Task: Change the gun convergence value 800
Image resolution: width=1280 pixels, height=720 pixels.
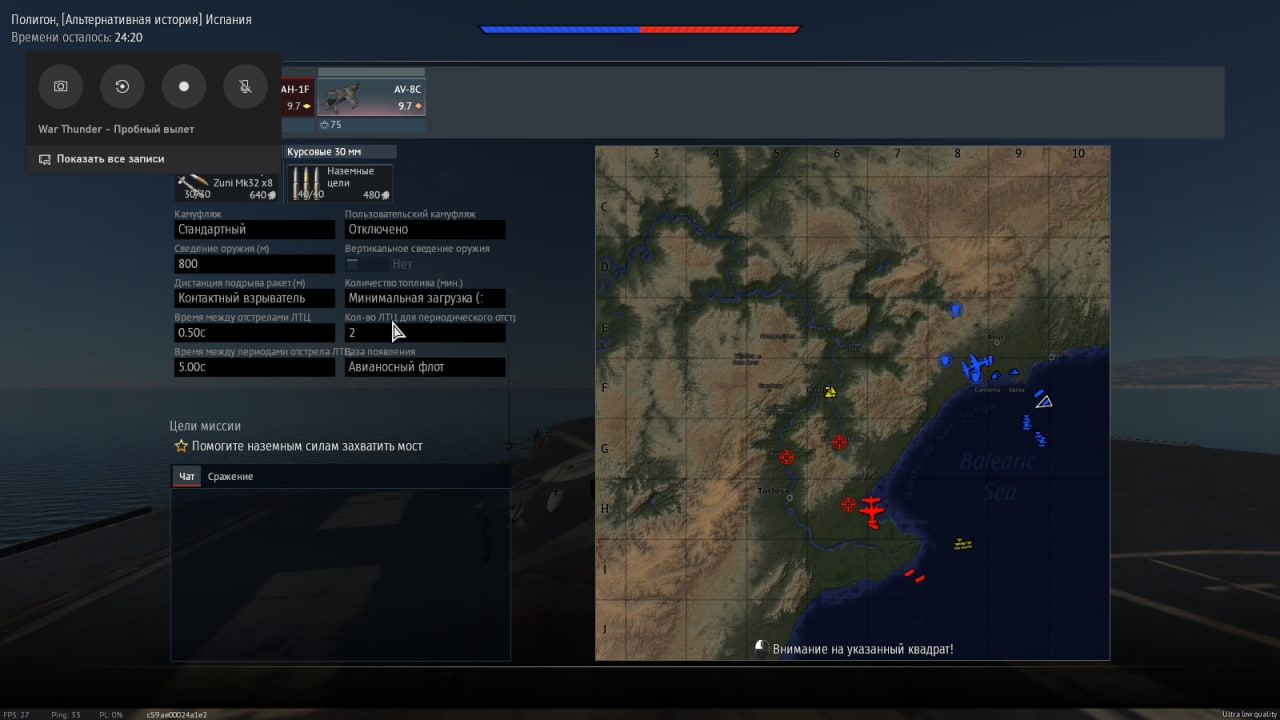Action: click(254, 264)
